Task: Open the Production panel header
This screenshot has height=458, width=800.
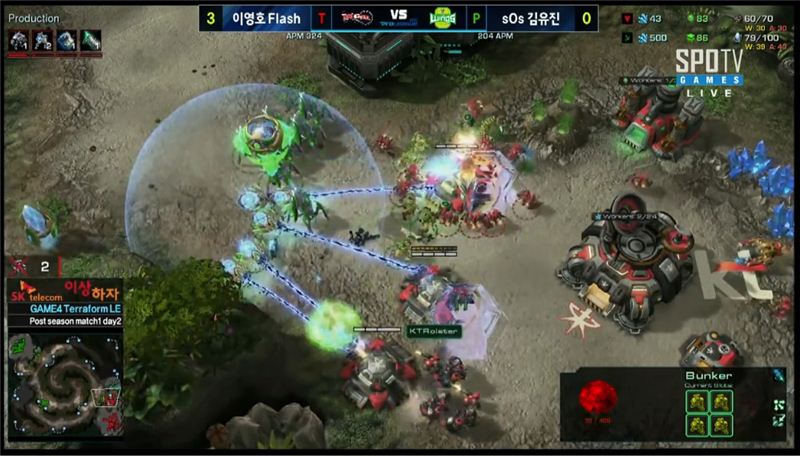Action: [33, 18]
